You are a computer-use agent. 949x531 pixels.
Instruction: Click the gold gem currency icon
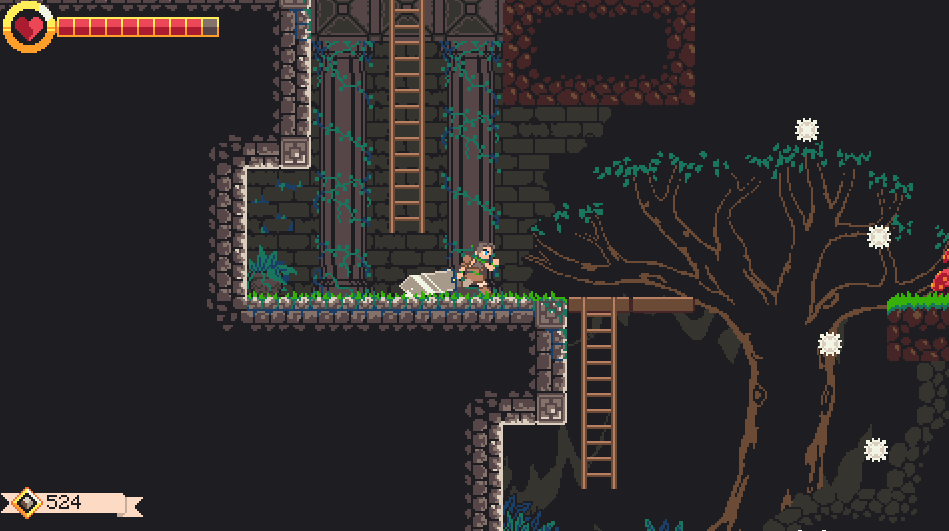[27, 502]
